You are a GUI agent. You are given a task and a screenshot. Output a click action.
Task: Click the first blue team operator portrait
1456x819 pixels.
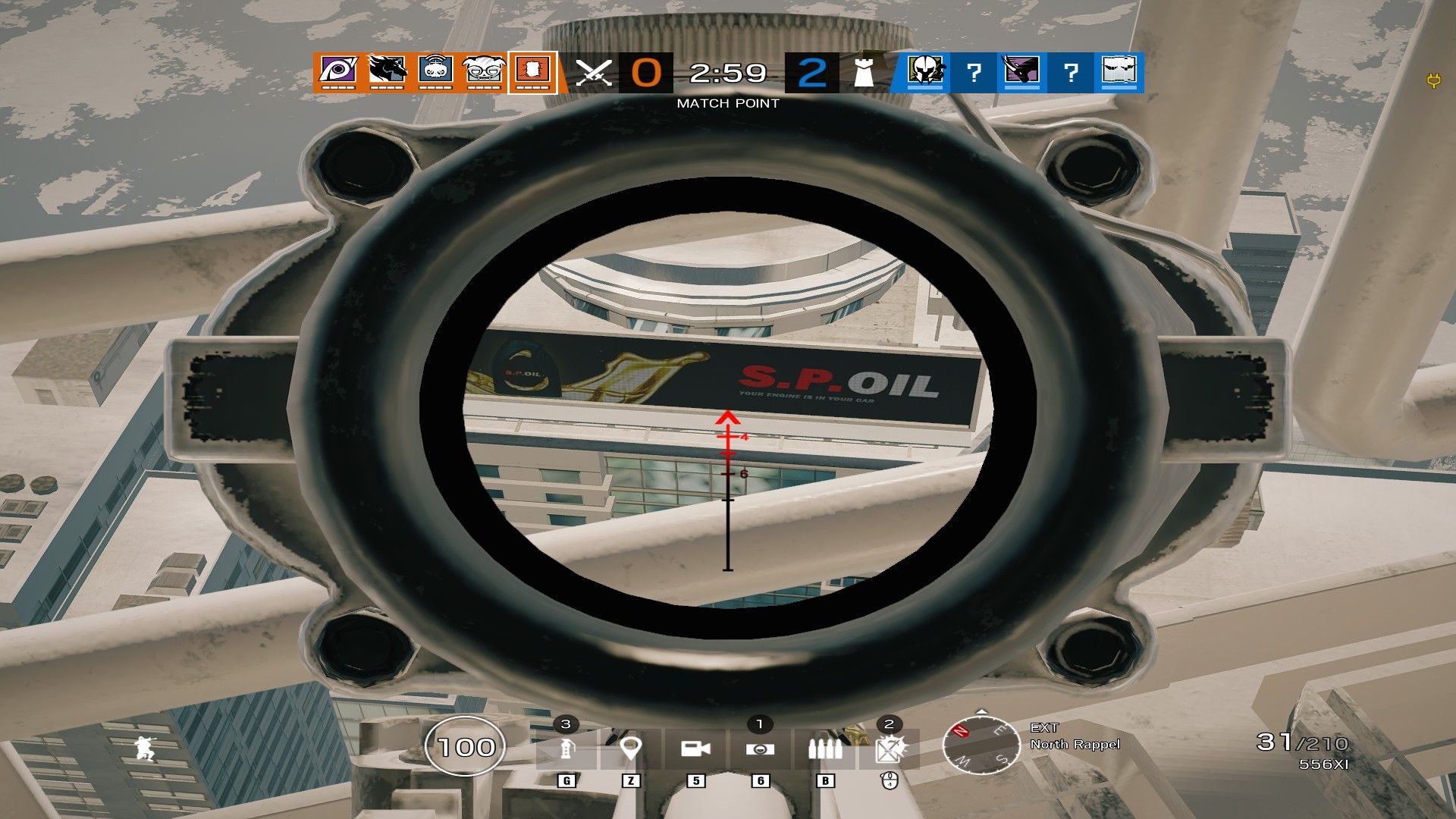click(927, 71)
